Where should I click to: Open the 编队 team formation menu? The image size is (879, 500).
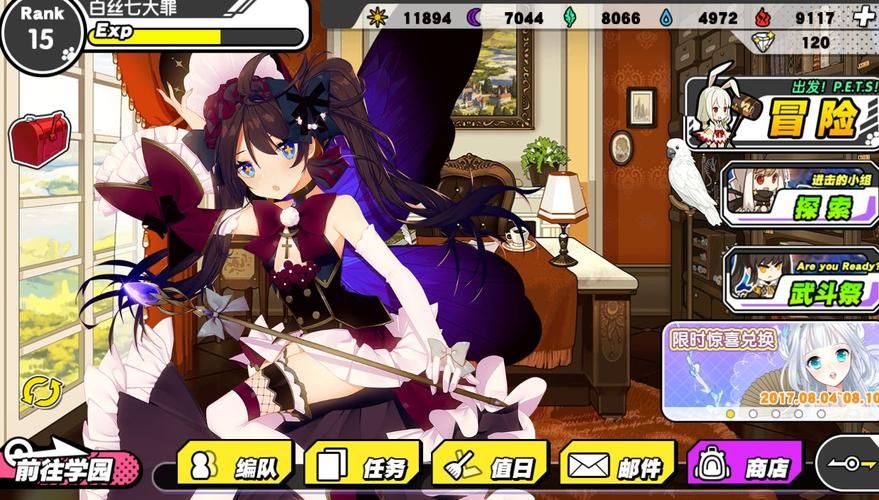[x=236, y=465]
